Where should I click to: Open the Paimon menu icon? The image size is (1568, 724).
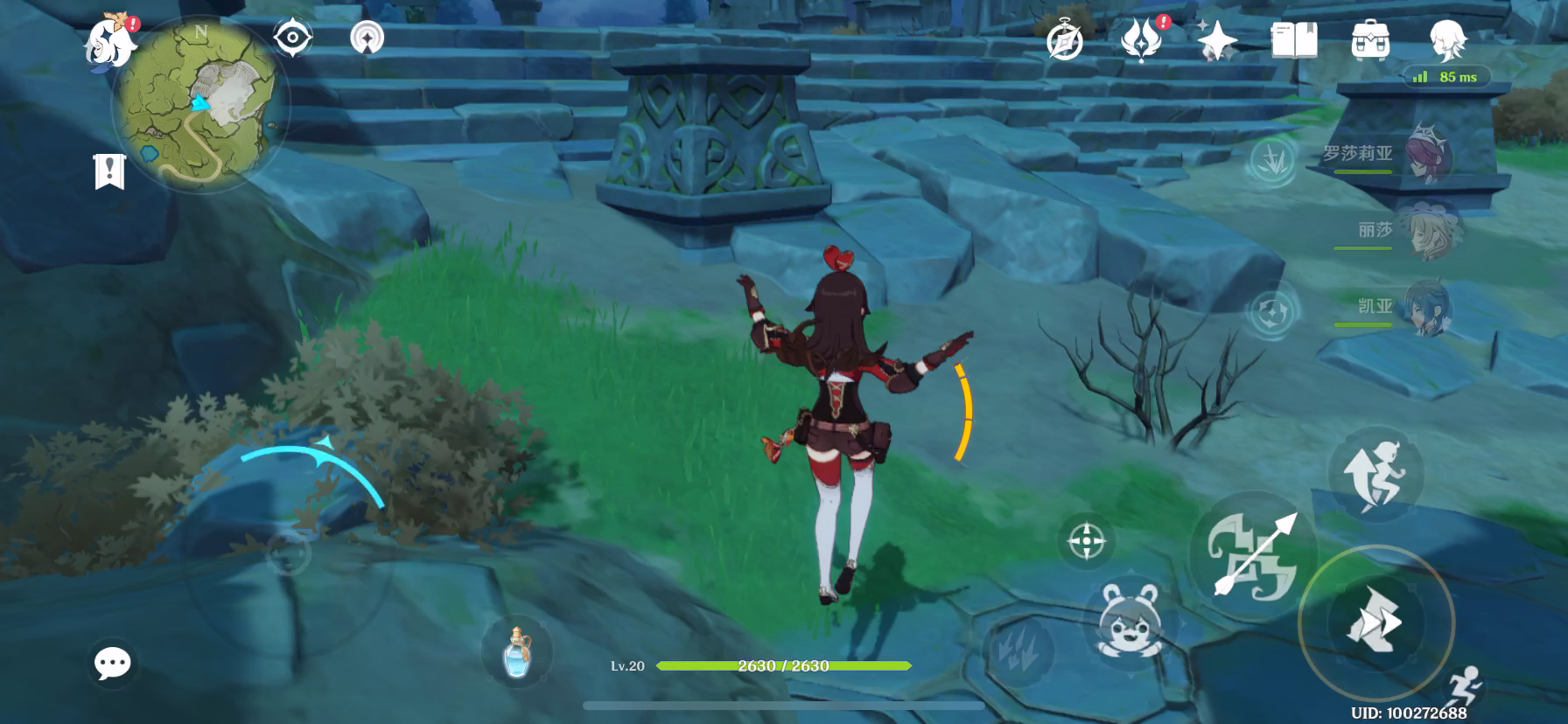point(108,39)
